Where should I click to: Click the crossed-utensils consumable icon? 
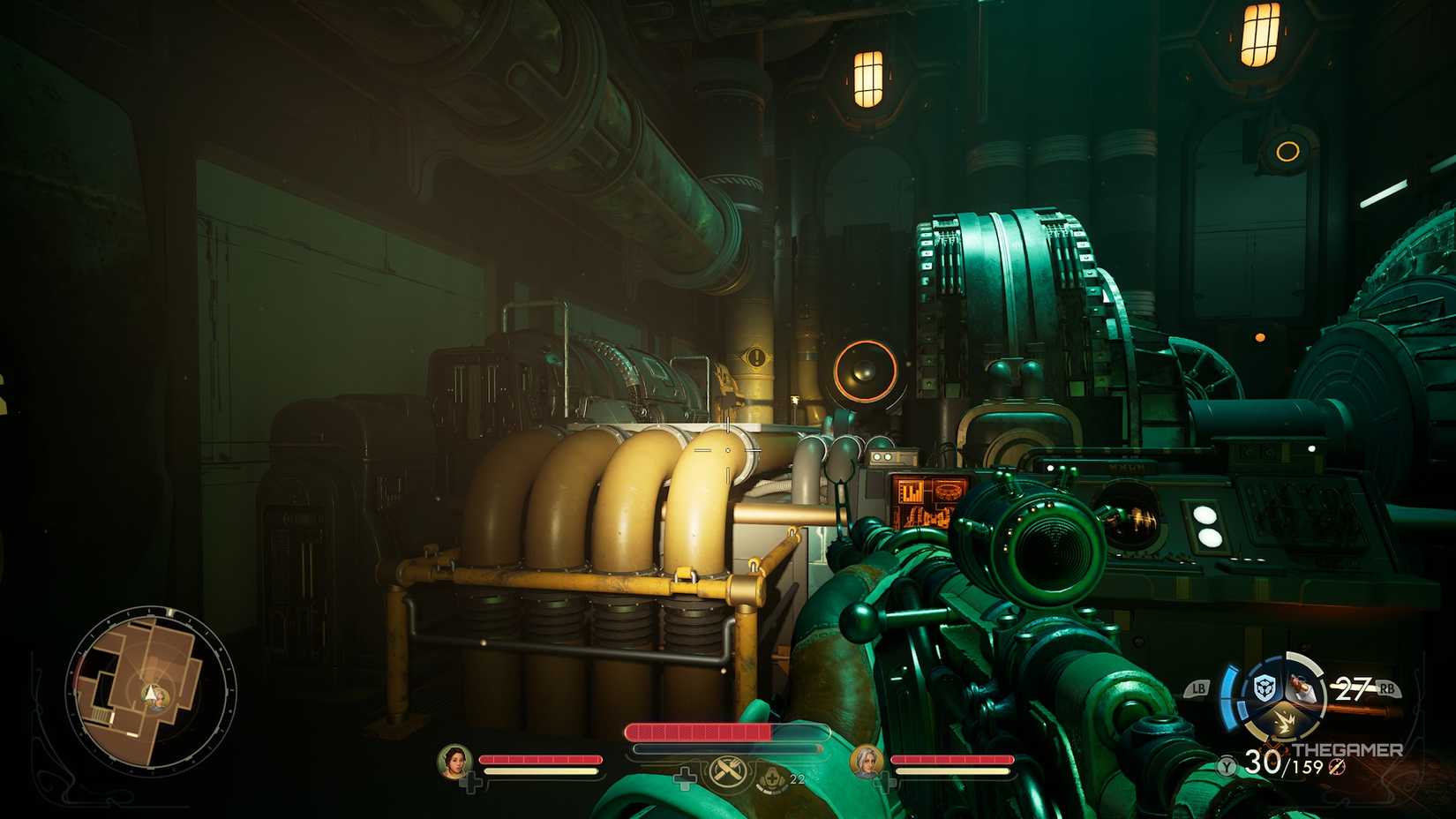coord(726,771)
